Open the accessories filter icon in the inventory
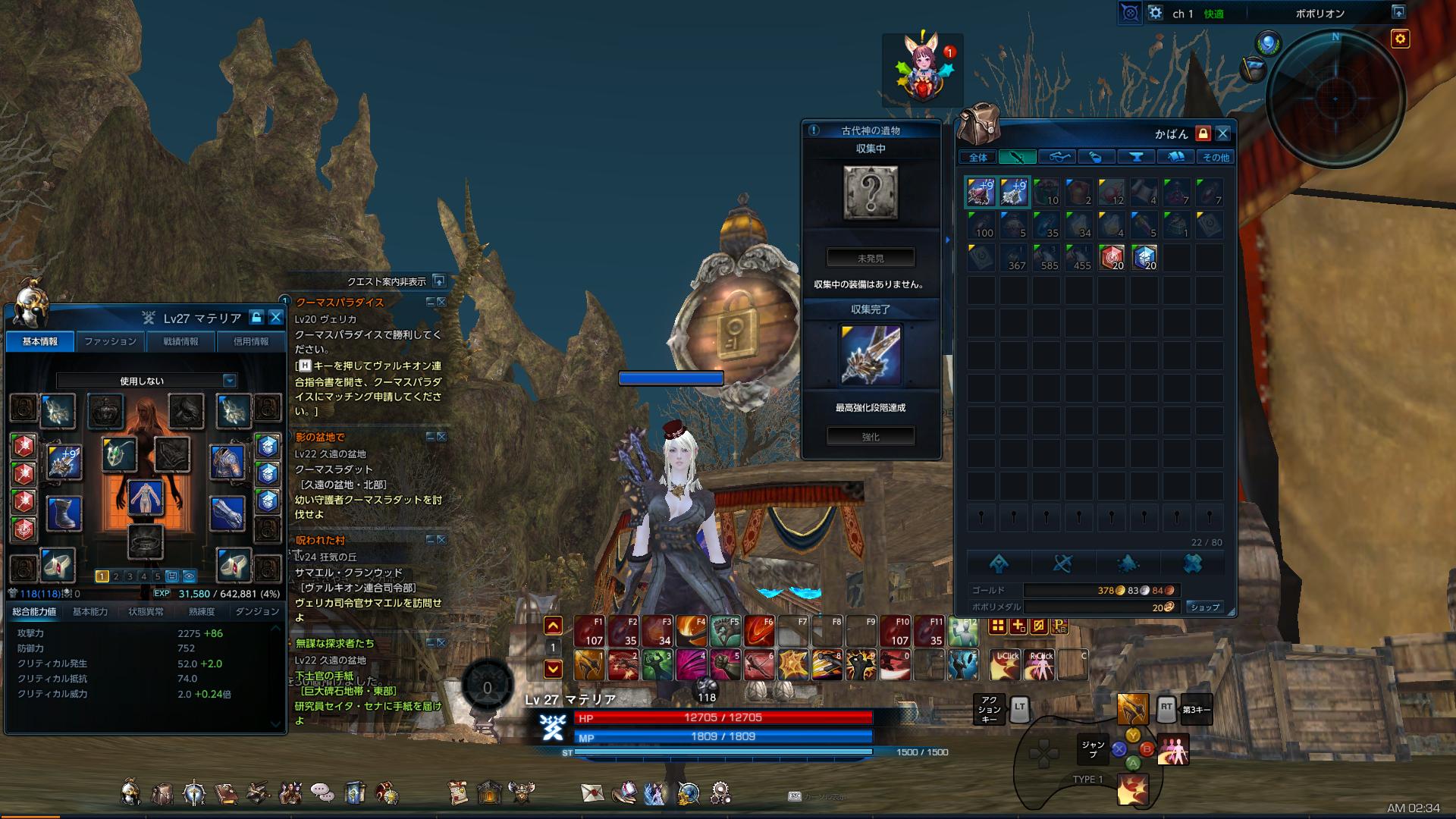This screenshot has width=1456, height=819. (1057, 157)
